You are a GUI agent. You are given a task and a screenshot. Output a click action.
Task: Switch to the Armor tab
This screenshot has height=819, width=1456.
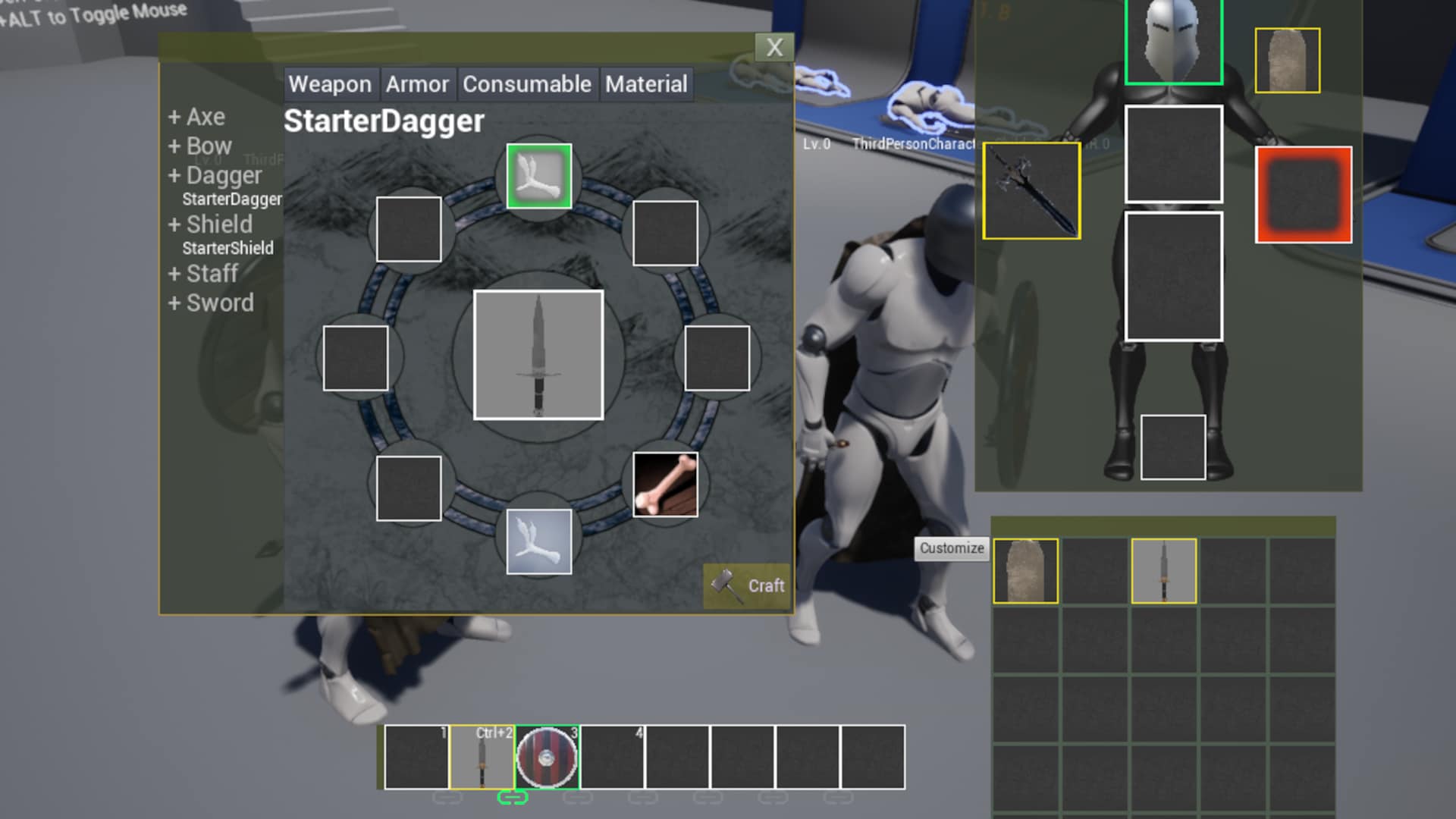pos(418,84)
